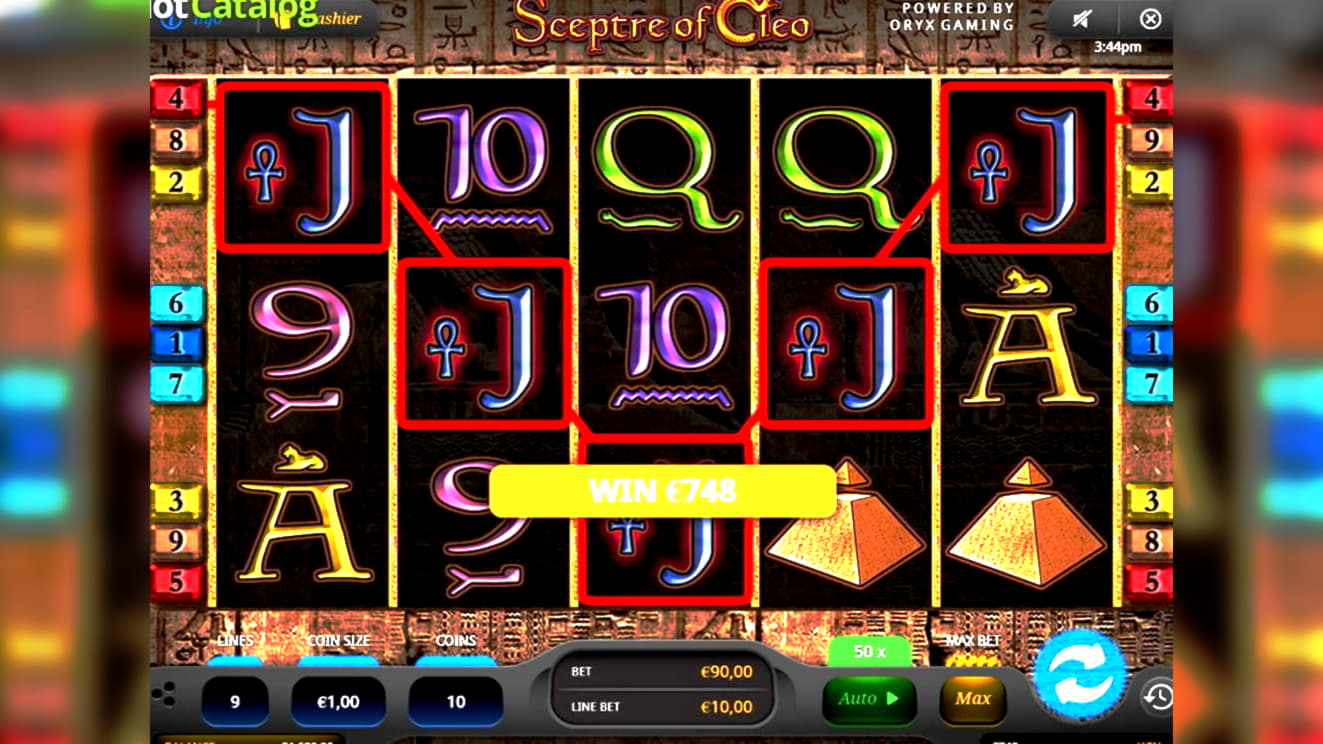Image resolution: width=1323 pixels, height=744 pixels.
Task: Toggle sound with the speaker mute button
Action: point(1083,18)
